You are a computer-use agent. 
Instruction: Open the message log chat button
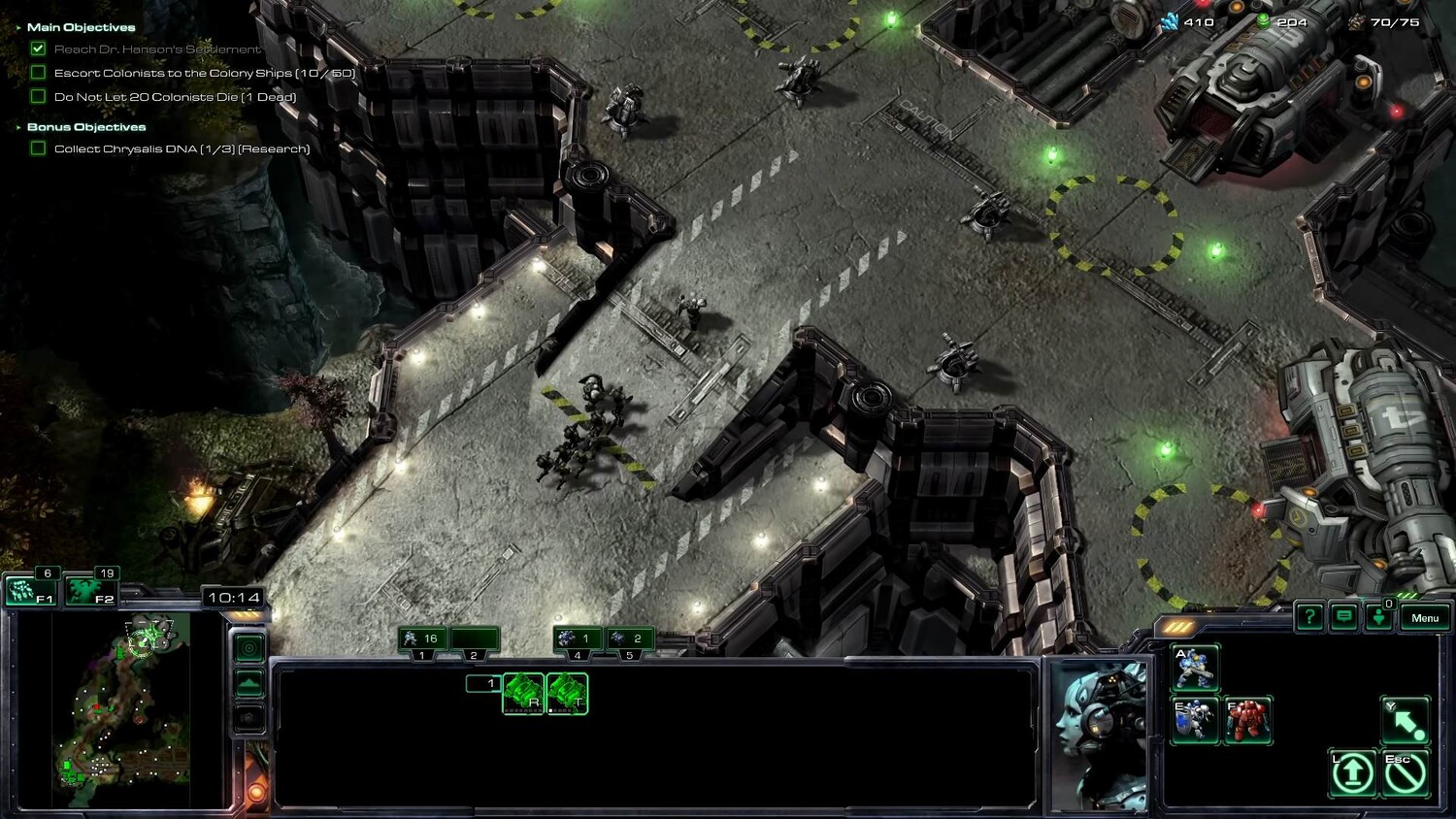tap(1343, 616)
